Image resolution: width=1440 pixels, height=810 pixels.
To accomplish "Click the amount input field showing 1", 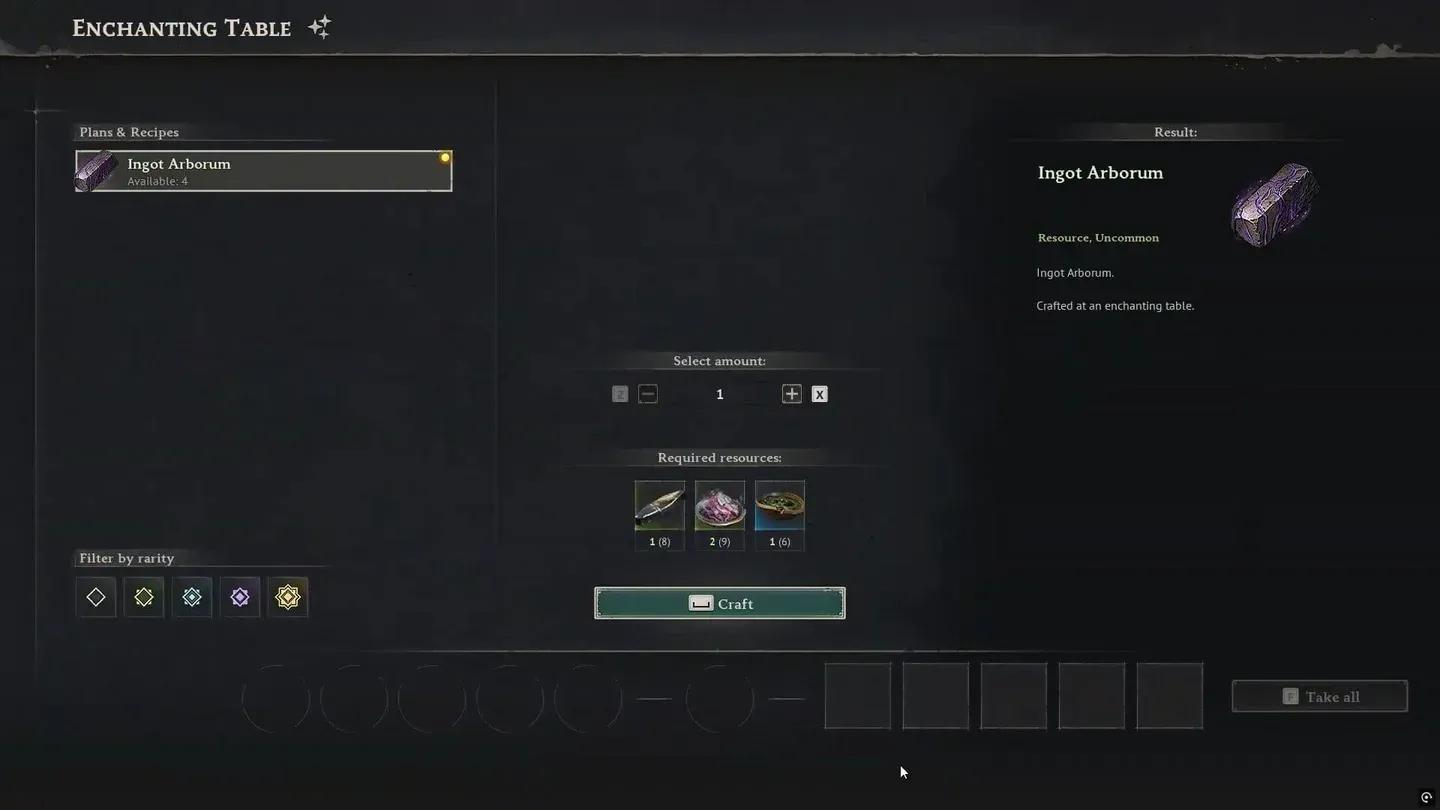I will click(x=719, y=393).
